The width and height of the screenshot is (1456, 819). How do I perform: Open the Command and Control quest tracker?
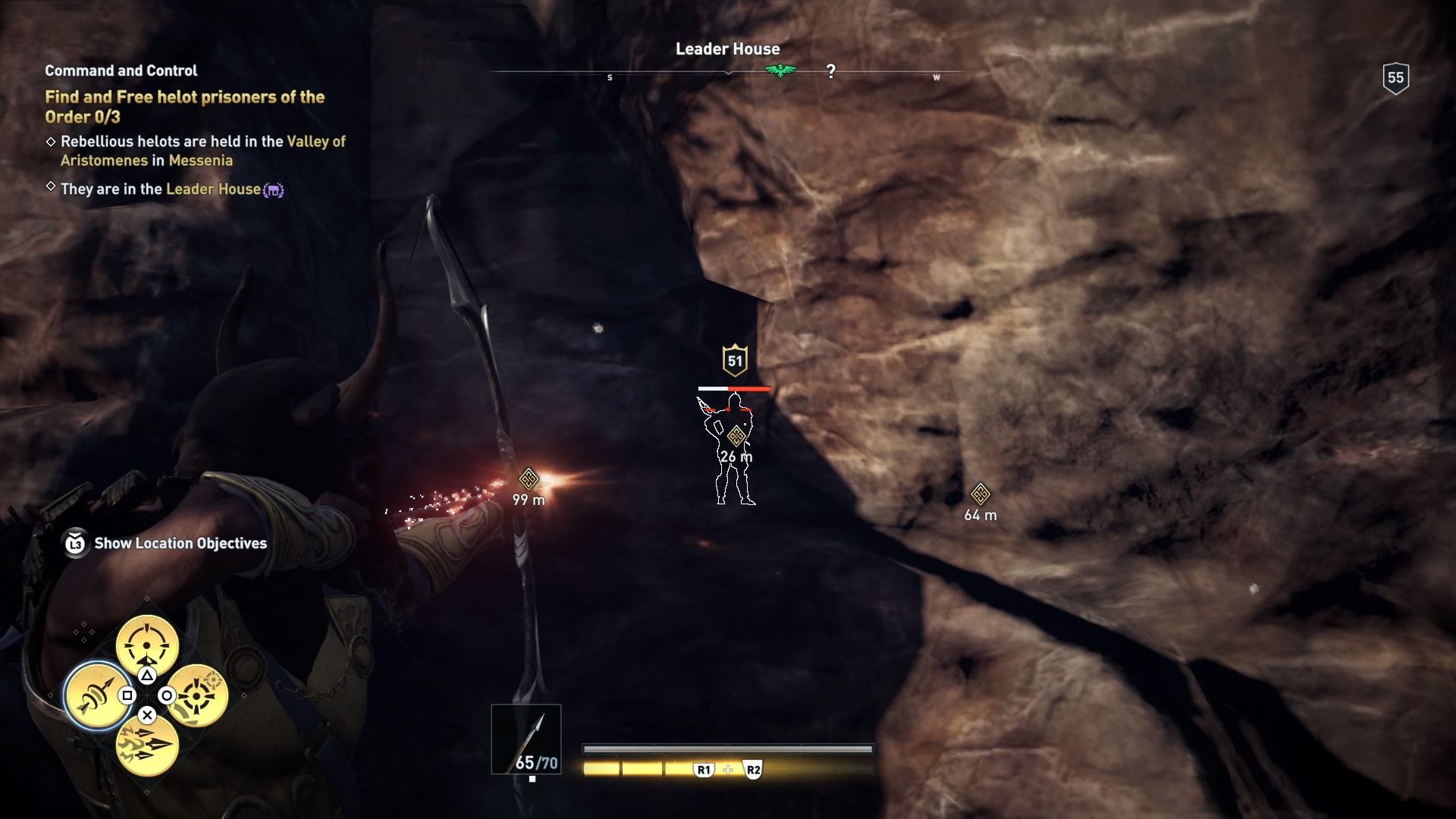point(121,71)
